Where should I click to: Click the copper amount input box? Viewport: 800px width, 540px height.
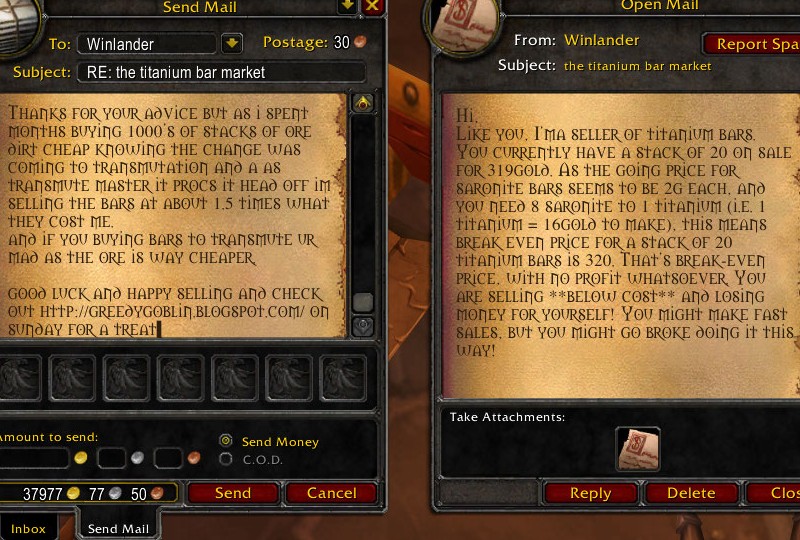pyautogui.click(x=168, y=458)
